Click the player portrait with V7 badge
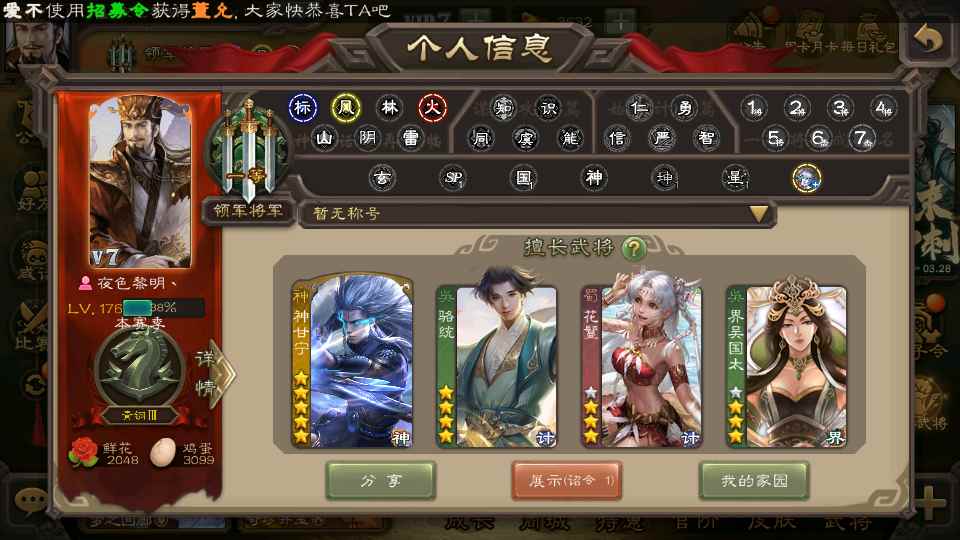 (140, 180)
